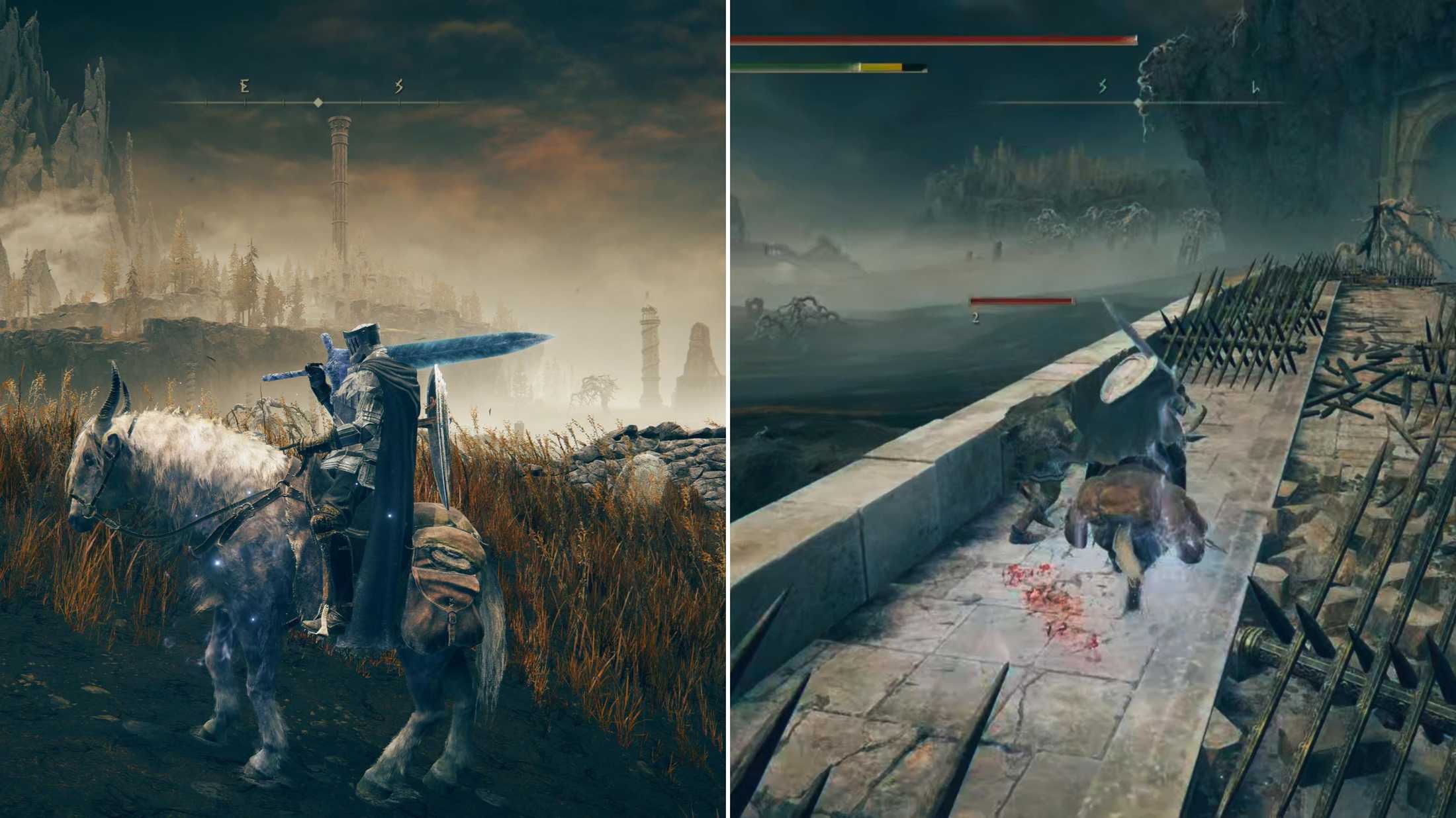Select the rune symbol on the right compass
Screen dimensions: 1456x818
tap(1102, 86)
